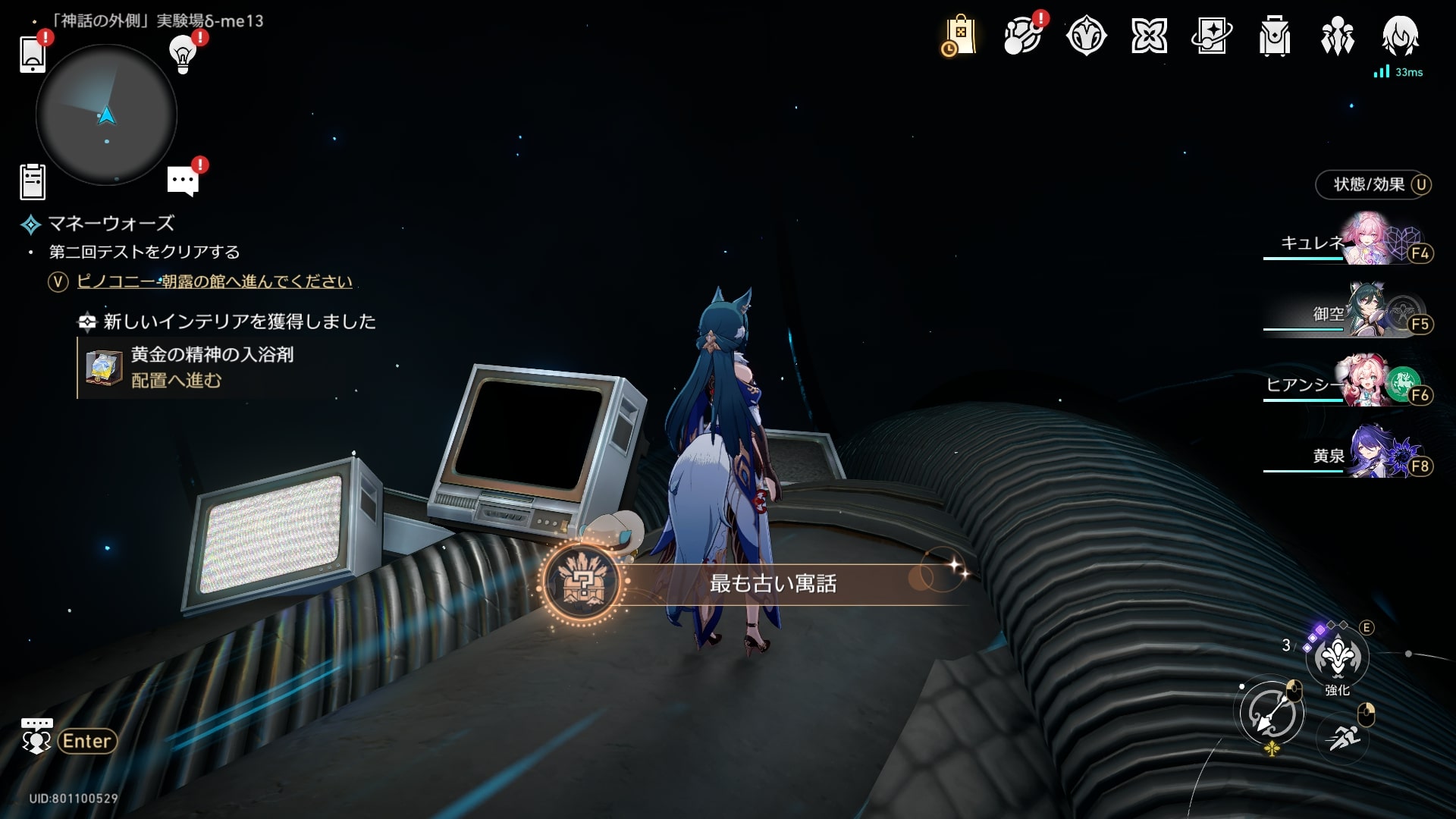Image resolution: width=1456 pixels, height=819 pixels.
Task: Interact with the 最も古い寓話 prompt
Action: click(772, 583)
